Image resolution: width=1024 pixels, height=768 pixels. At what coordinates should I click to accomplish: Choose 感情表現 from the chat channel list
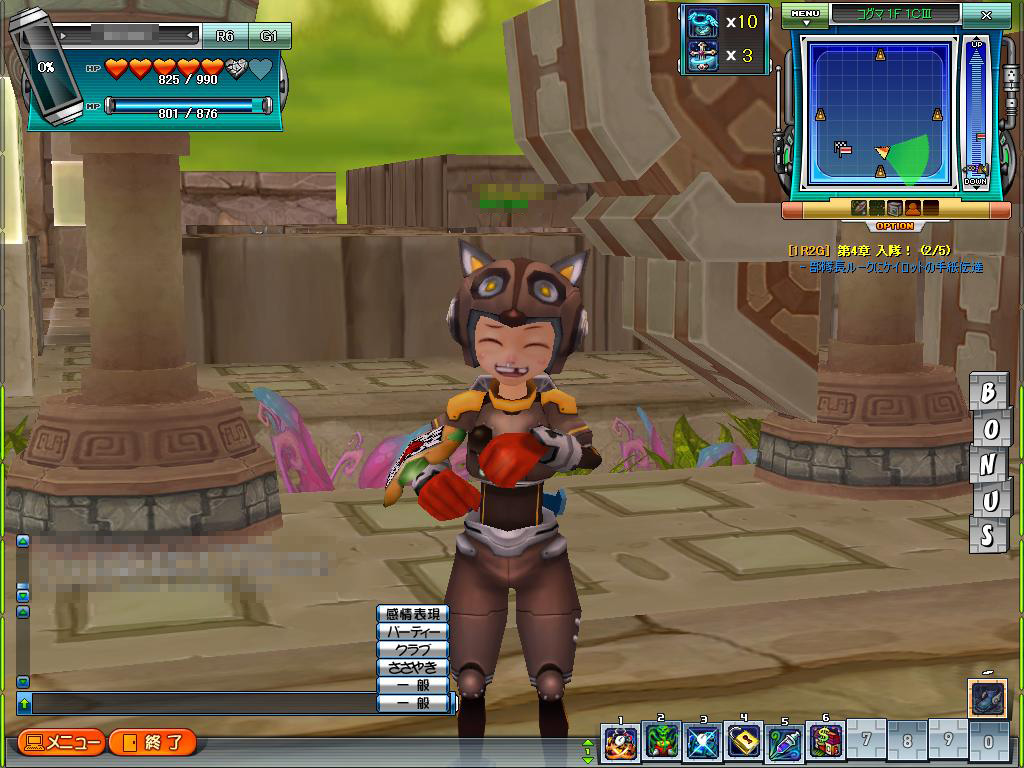point(412,614)
